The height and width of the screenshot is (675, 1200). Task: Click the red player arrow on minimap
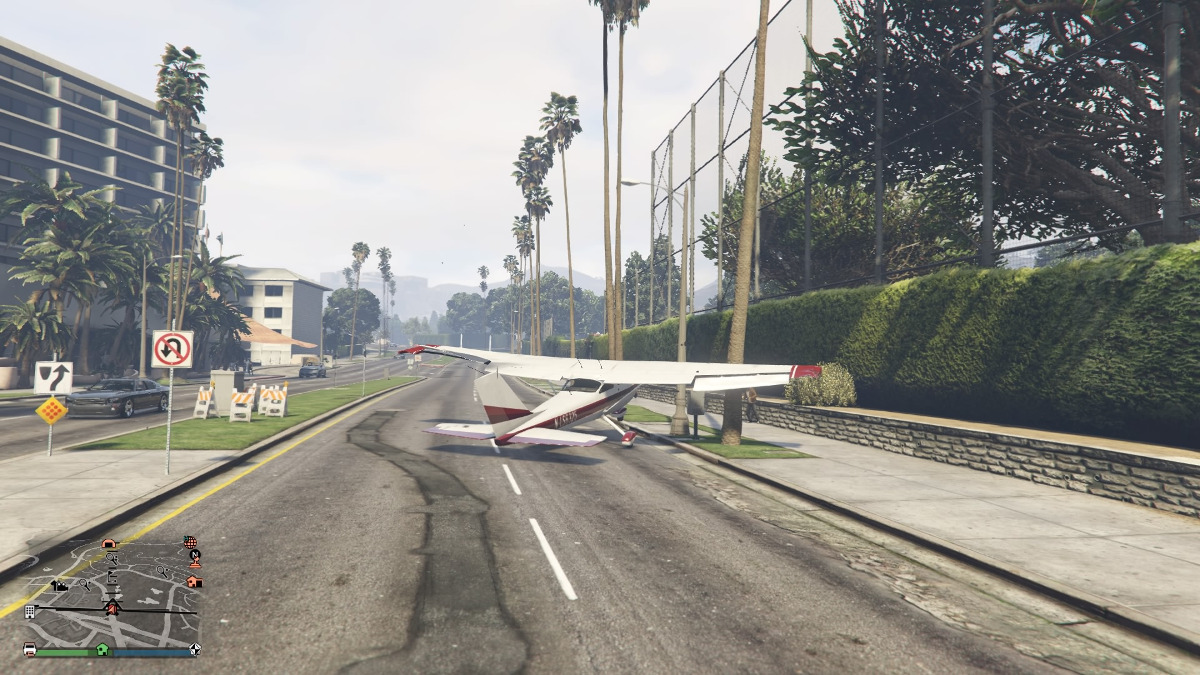tap(112, 607)
